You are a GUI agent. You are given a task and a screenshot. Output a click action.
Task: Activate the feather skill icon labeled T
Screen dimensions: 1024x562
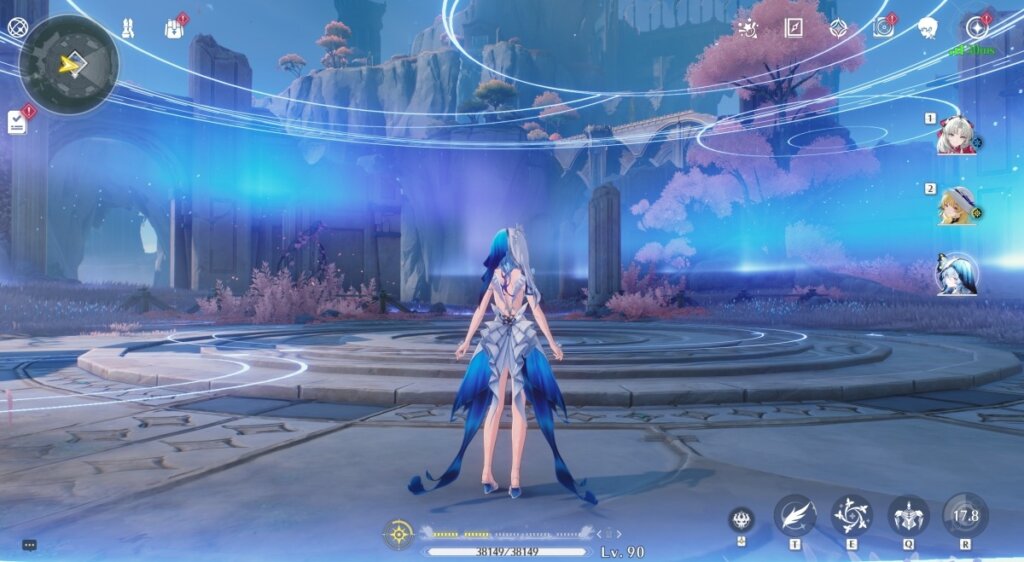(x=794, y=516)
